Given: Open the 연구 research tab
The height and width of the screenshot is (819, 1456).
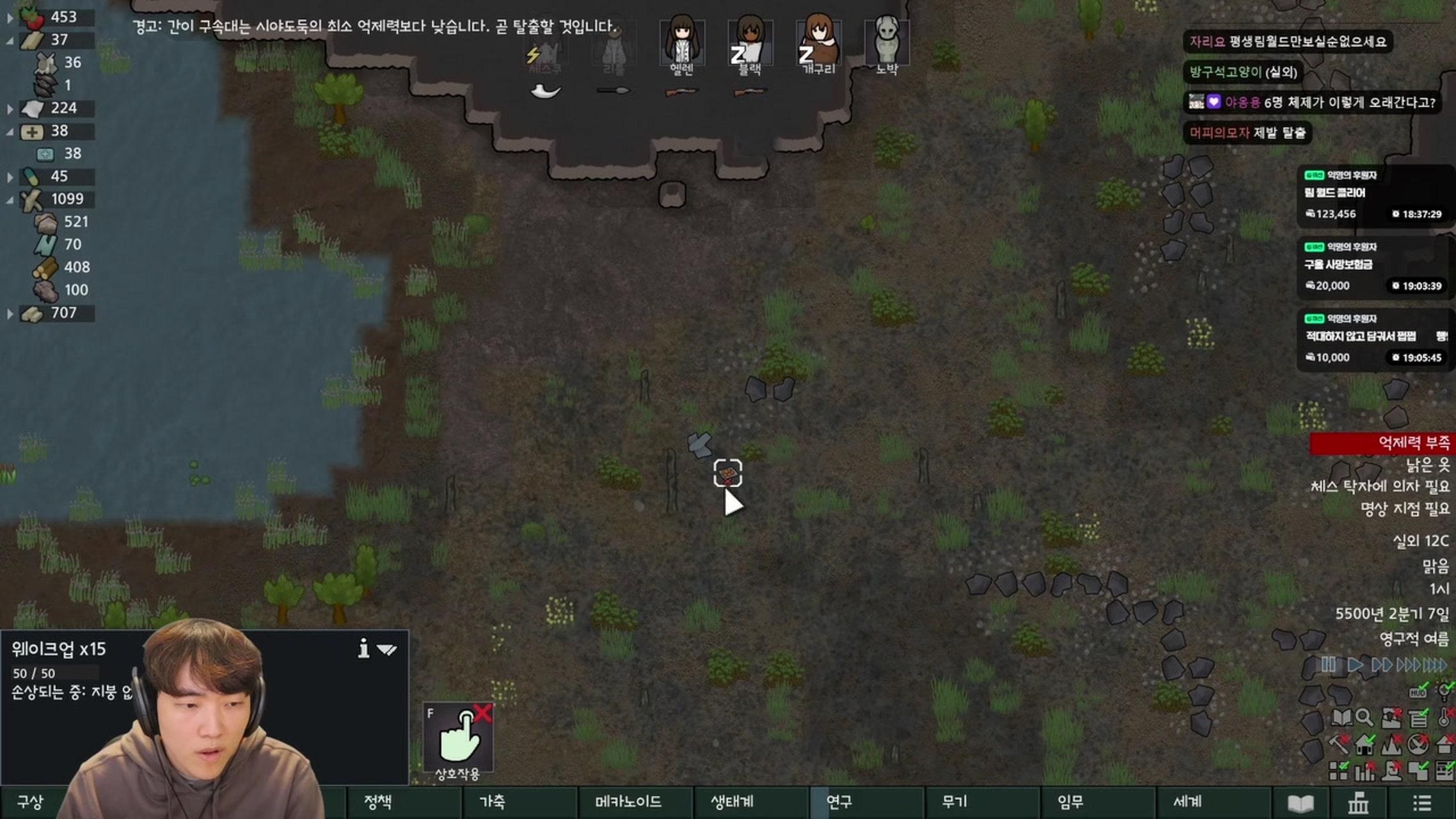Looking at the screenshot, I should [839, 802].
